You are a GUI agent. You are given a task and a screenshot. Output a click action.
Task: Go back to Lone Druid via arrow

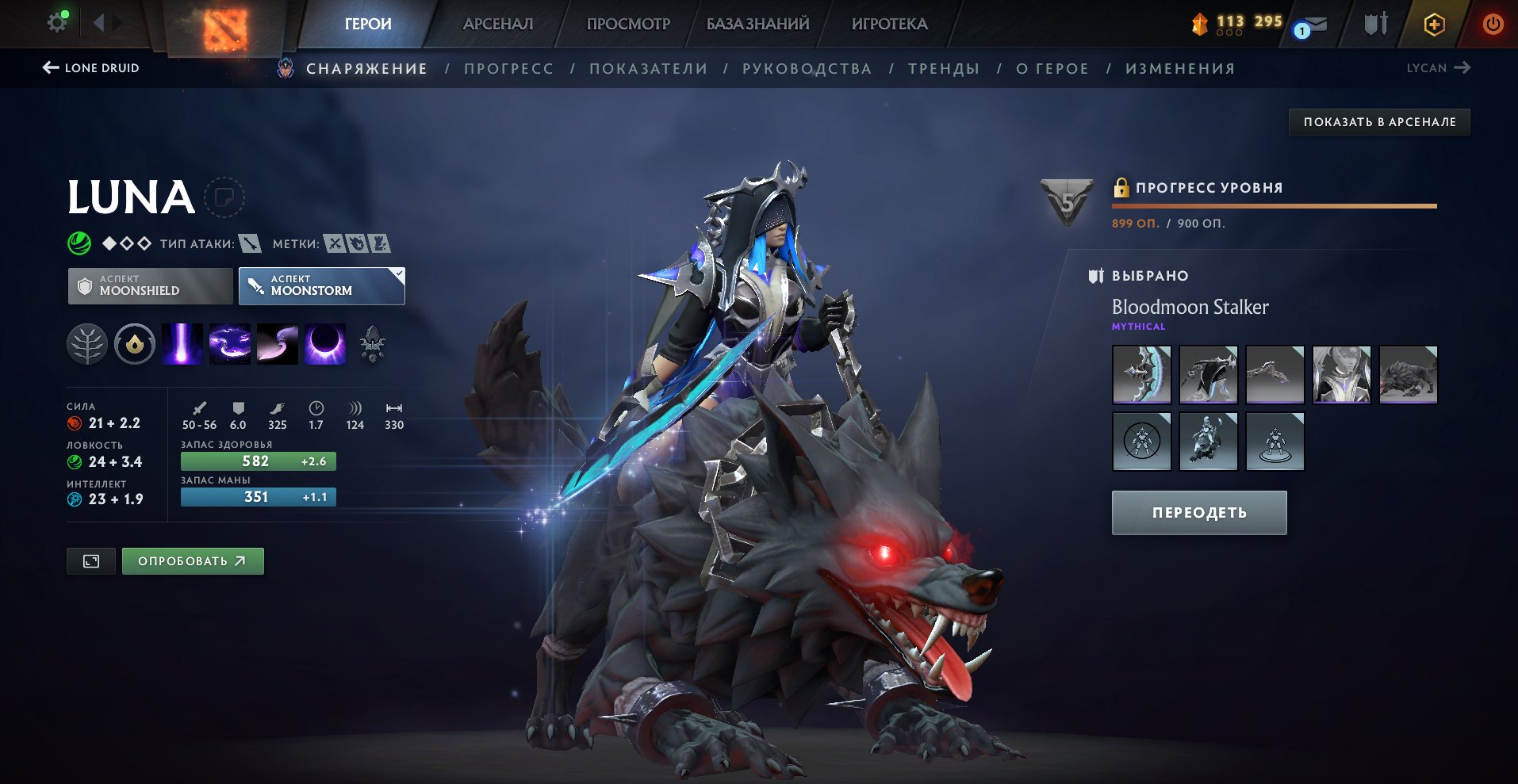(49, 68)
